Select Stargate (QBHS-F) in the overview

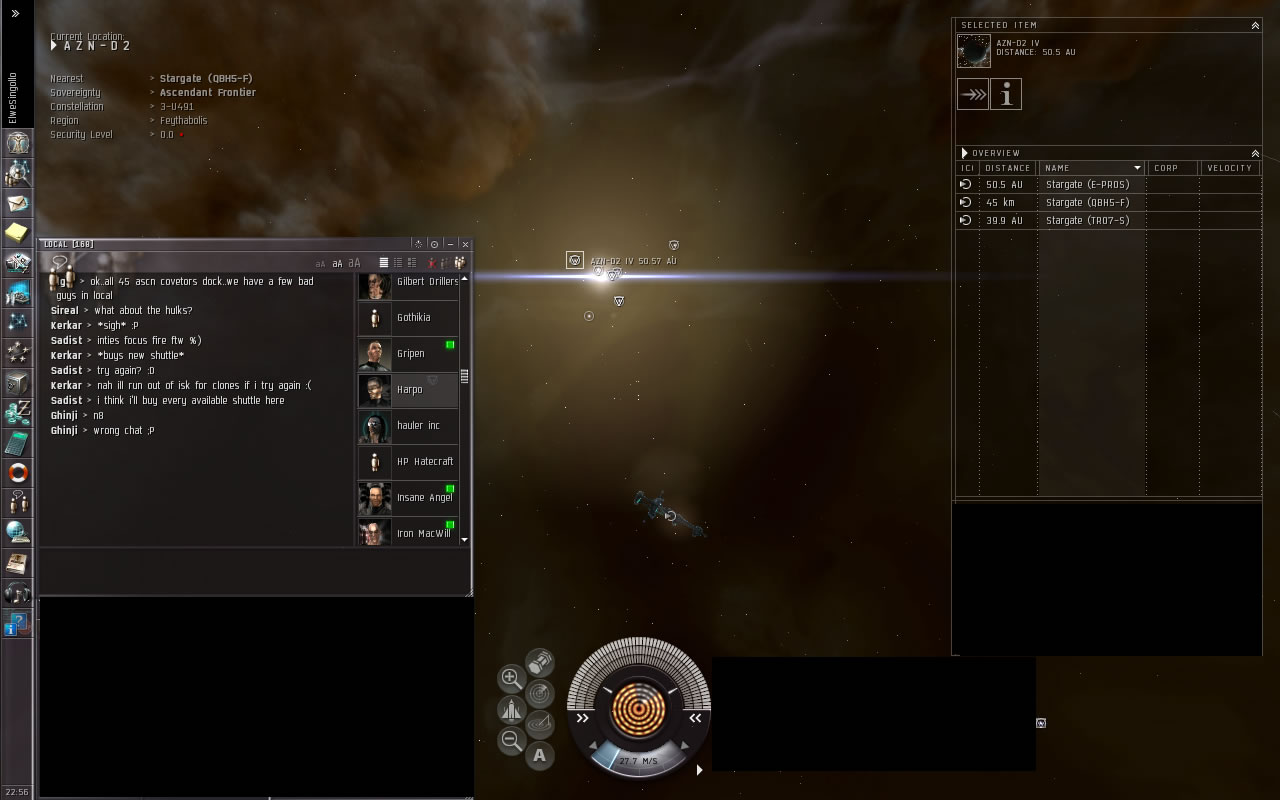(1087, 203)
